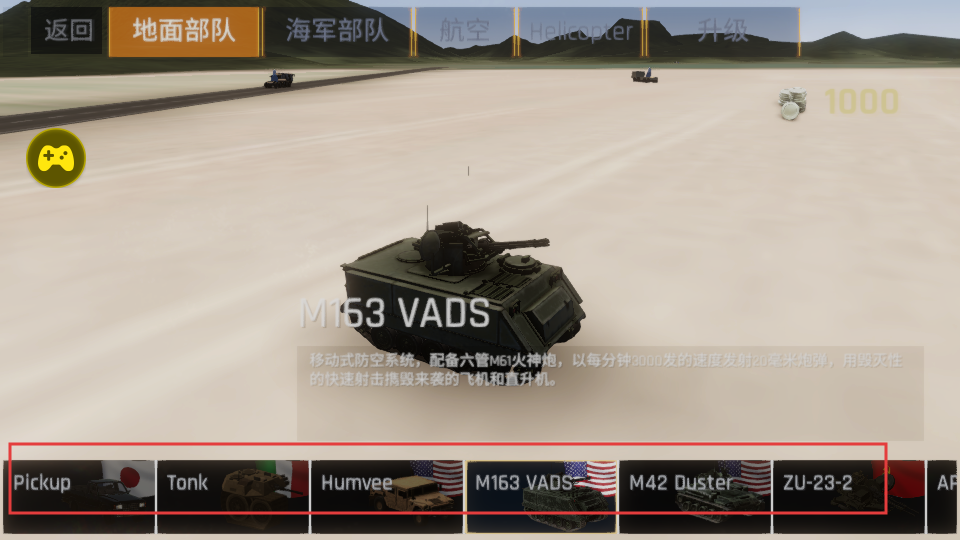Go back with the 返回 button
This screenshot has height=540, width=960.
tap(68, 31)
